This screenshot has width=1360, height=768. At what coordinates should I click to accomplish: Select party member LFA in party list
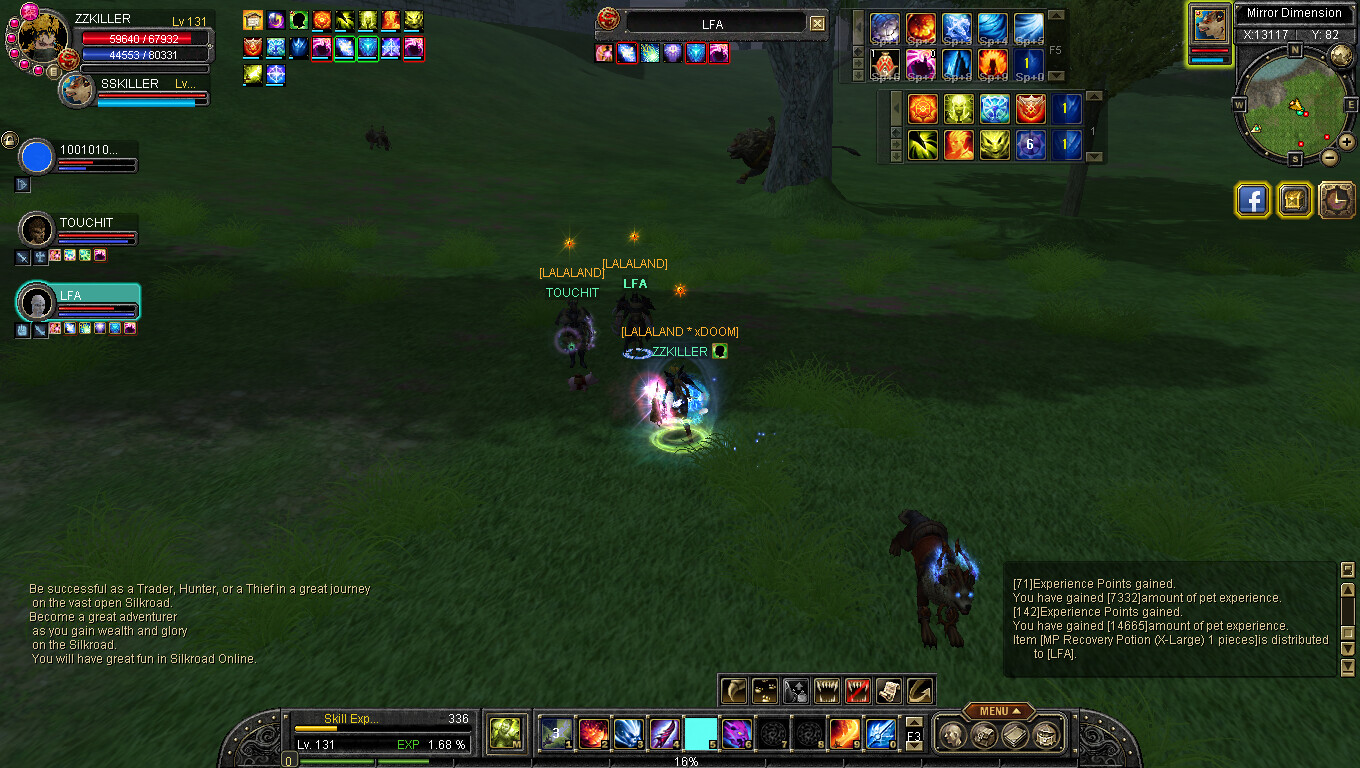click(37, 303)
